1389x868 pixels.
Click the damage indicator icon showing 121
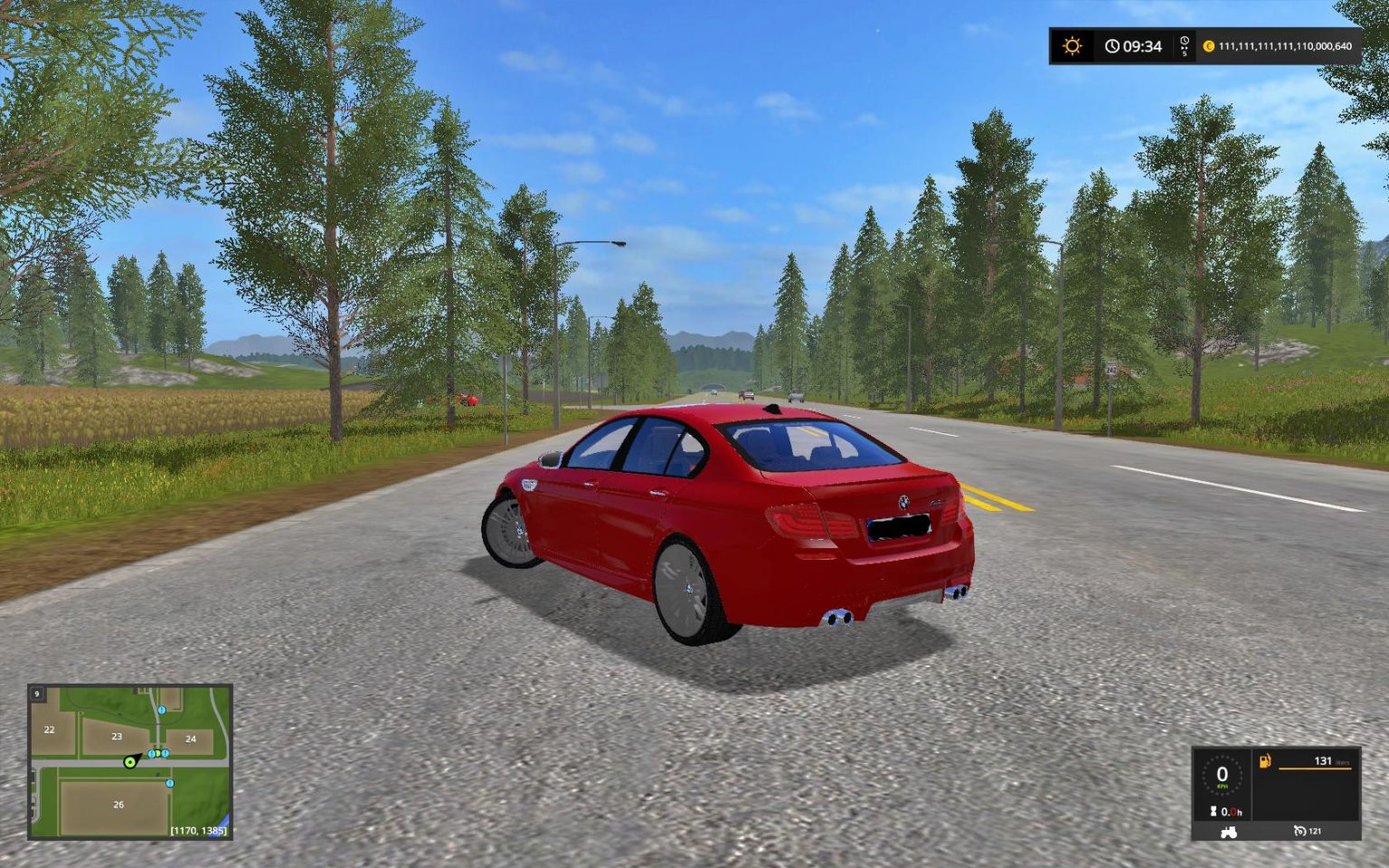coord(1299,831)
